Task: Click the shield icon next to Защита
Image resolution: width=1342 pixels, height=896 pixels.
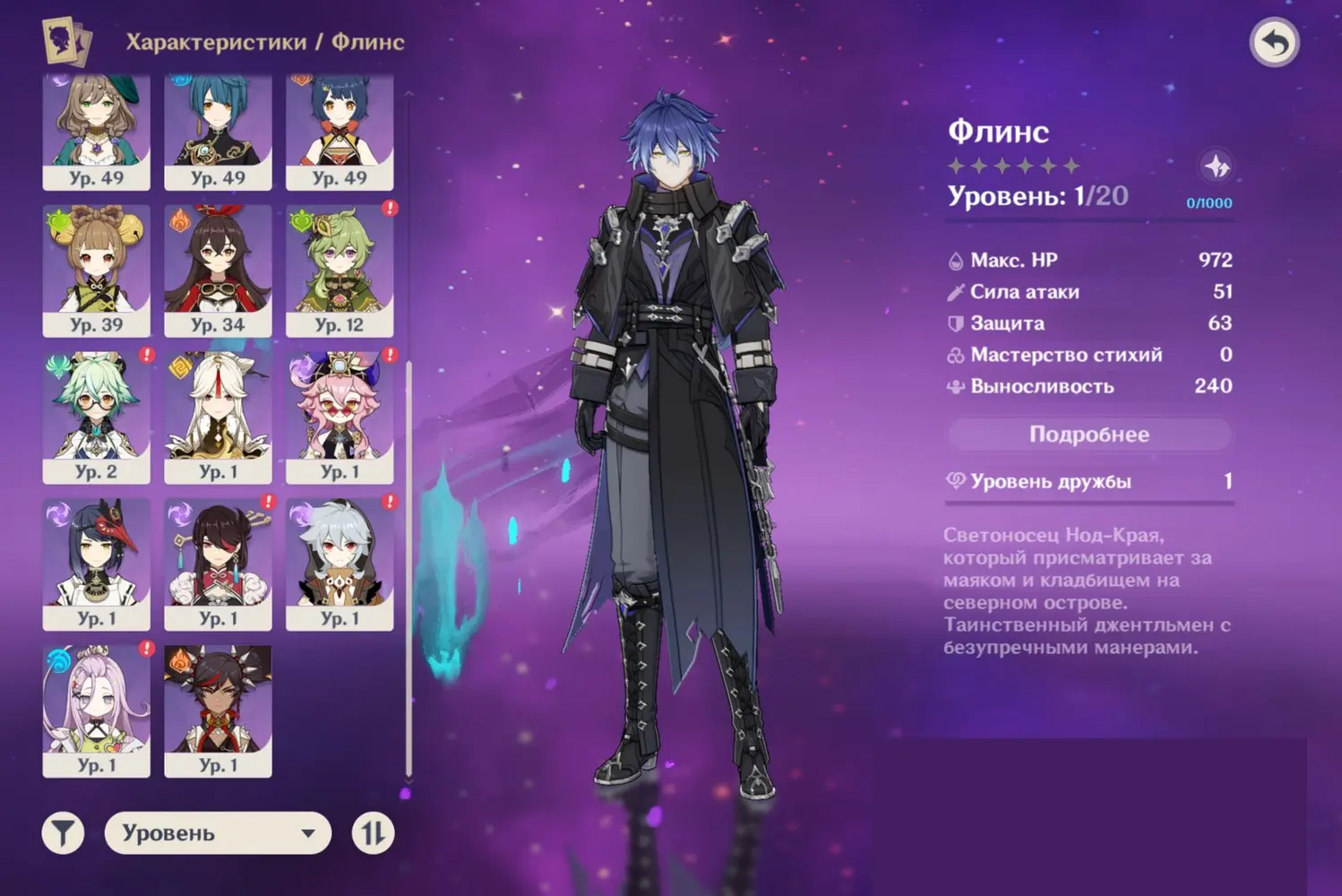Action: (x=958, y=323)
